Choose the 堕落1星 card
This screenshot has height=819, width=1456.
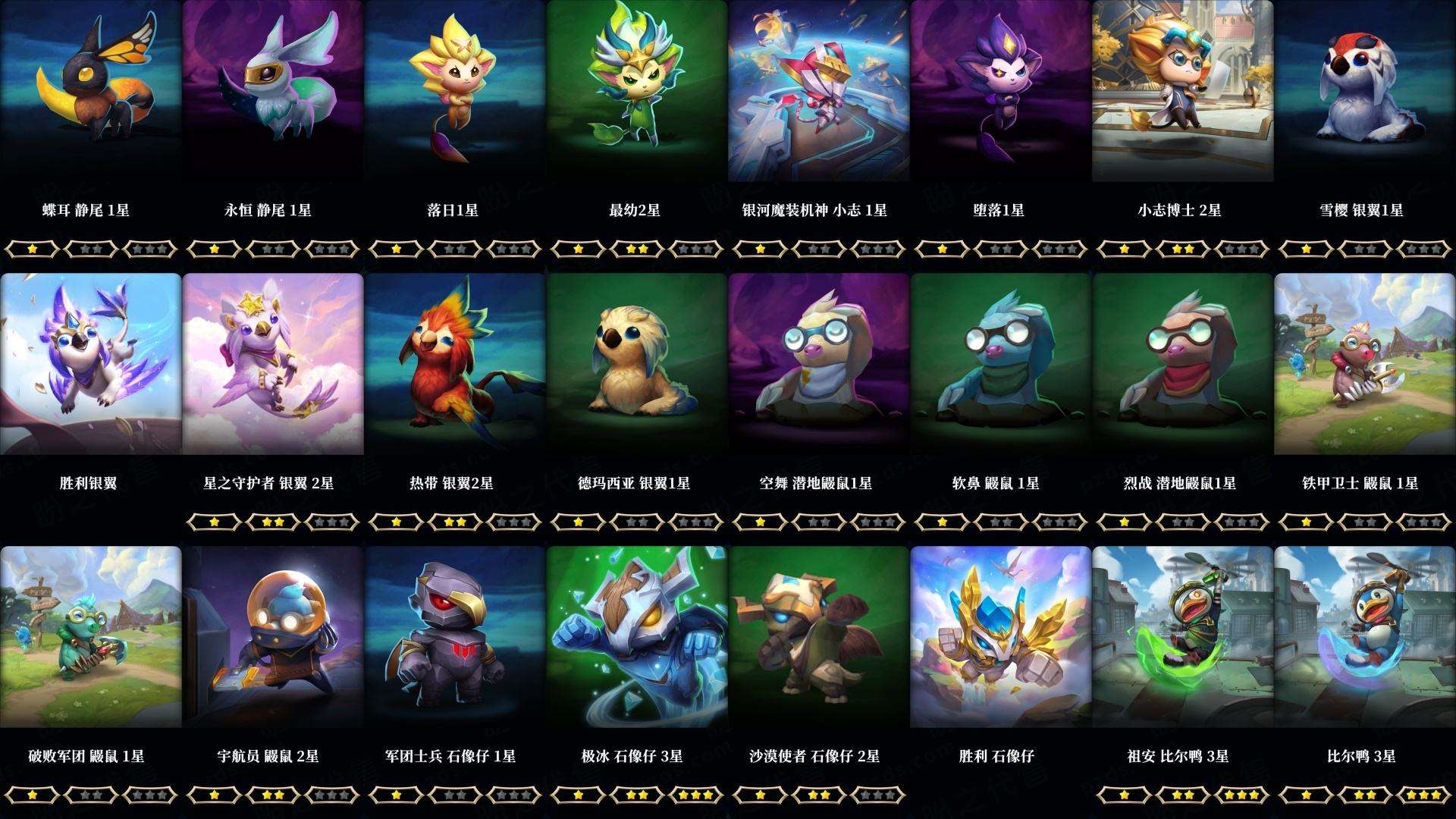click(1001, 91)
